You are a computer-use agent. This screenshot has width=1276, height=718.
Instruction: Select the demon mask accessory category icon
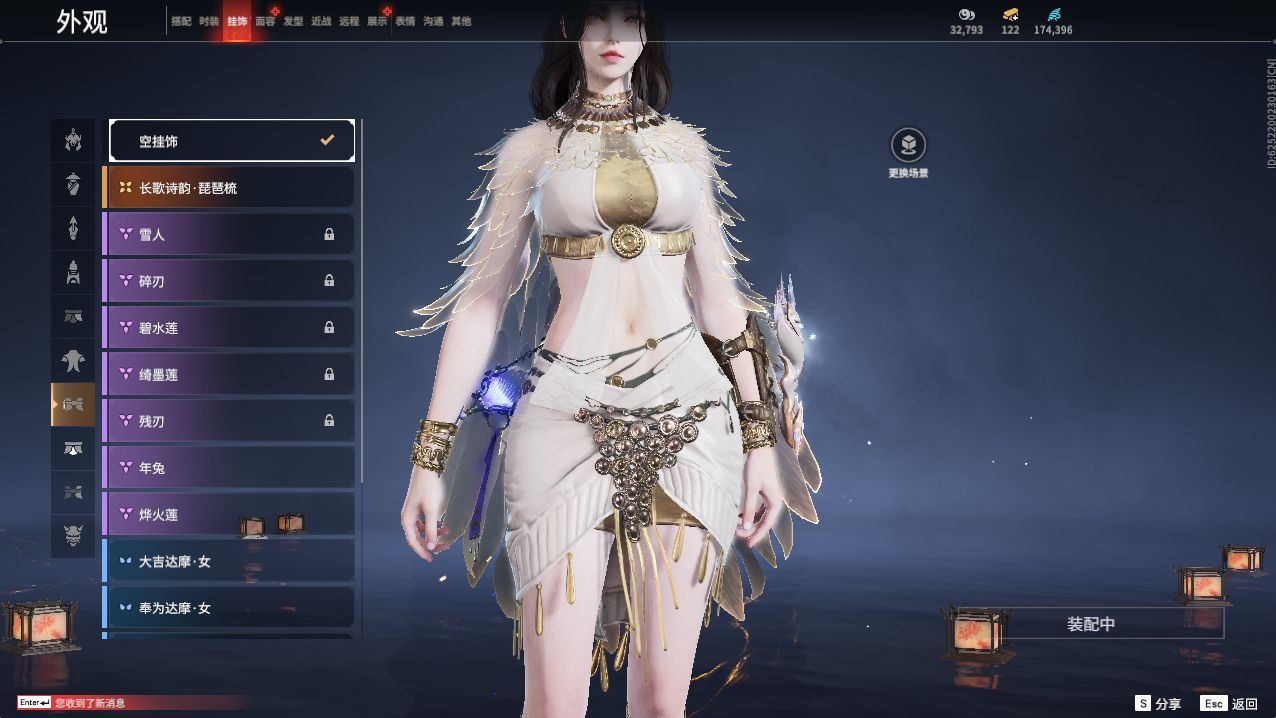[73, 537]
